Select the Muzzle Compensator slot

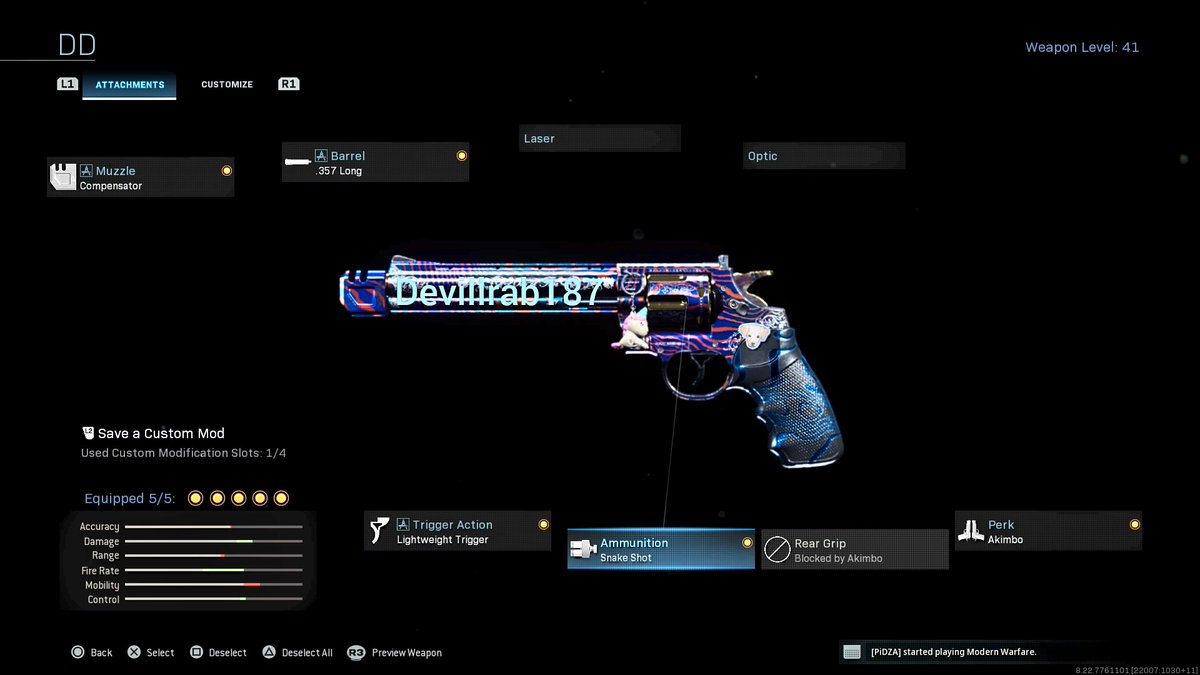coord(140,178)
